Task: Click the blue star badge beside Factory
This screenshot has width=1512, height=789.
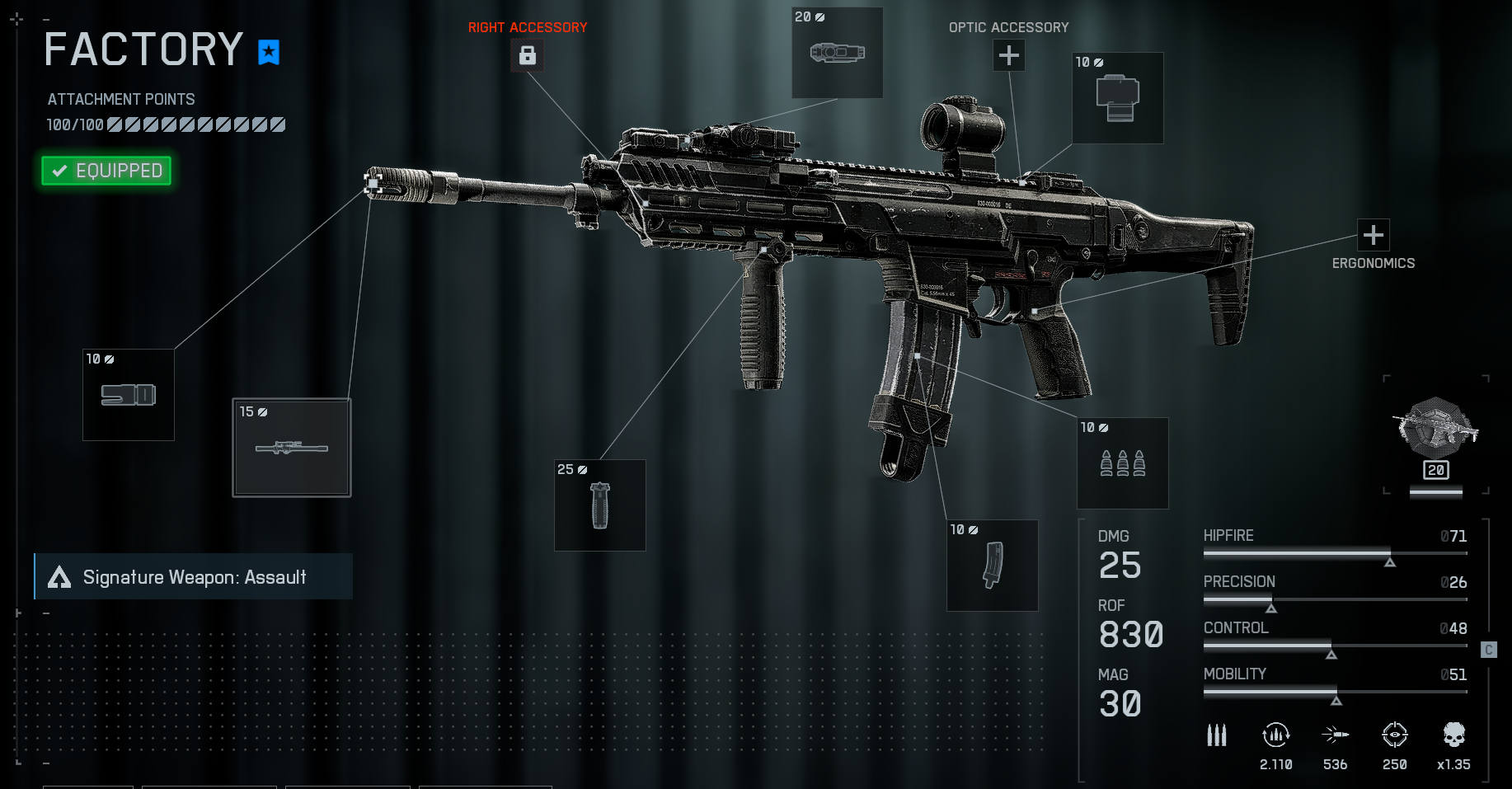Action: coord(269,52)
